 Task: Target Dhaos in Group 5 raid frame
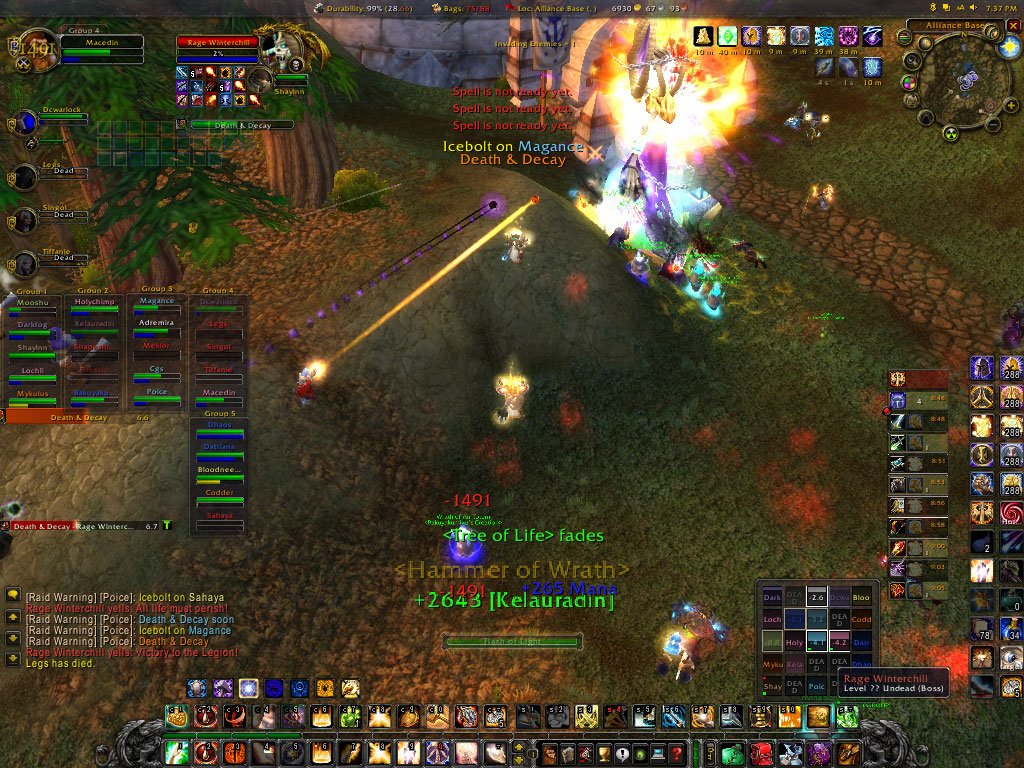pos(219,429)
